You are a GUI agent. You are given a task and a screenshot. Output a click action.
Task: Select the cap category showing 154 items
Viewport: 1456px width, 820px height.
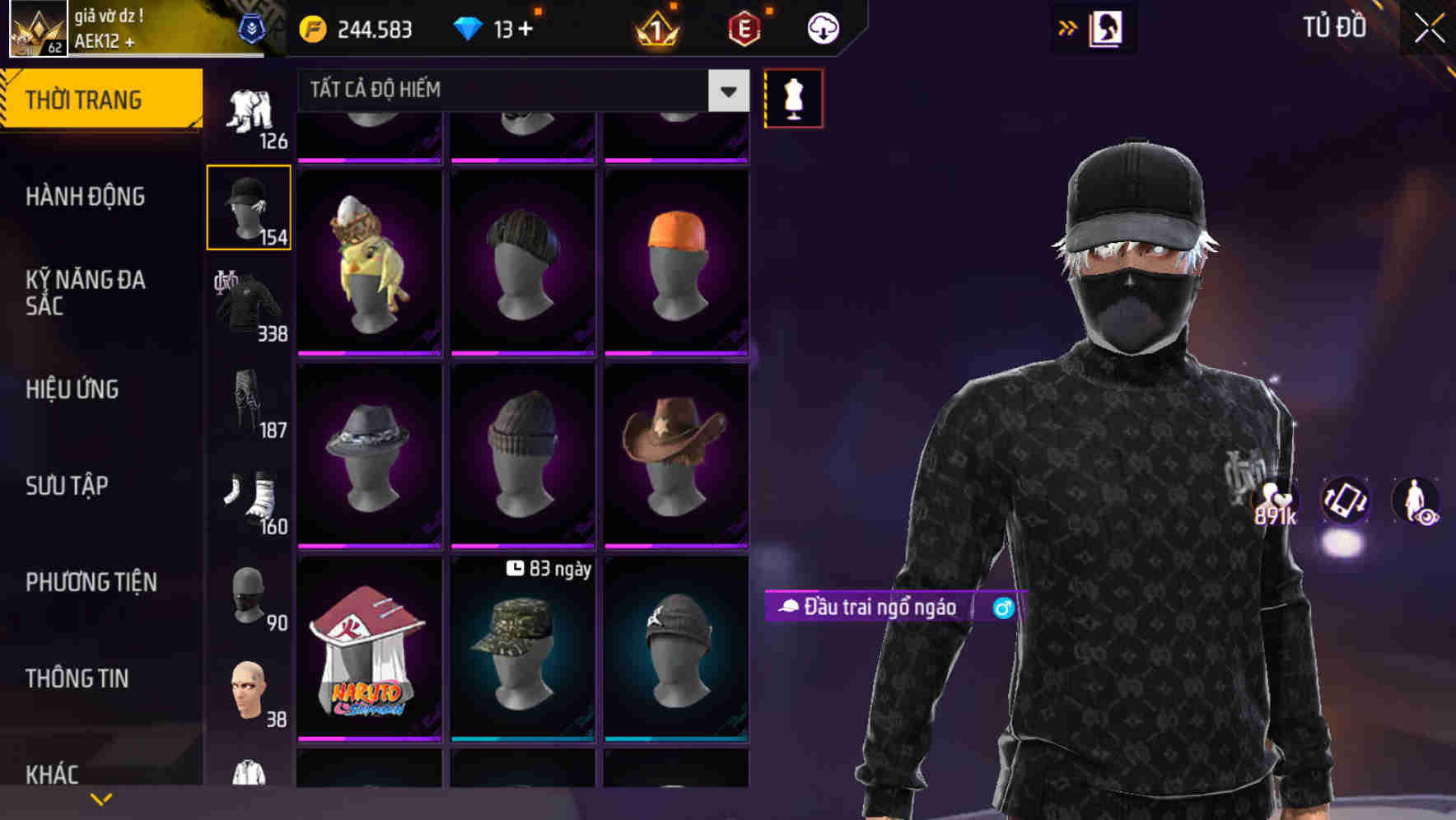coord(249,206)
